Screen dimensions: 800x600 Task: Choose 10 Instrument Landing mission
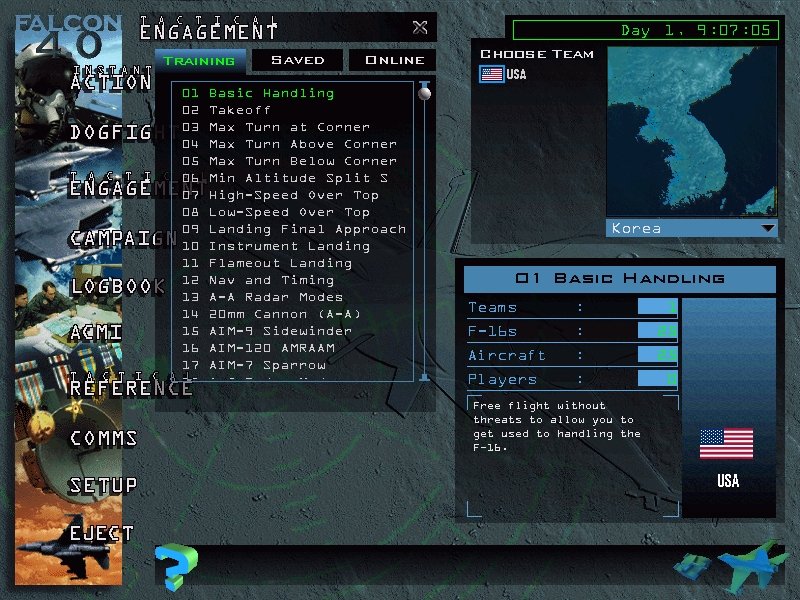289,246
